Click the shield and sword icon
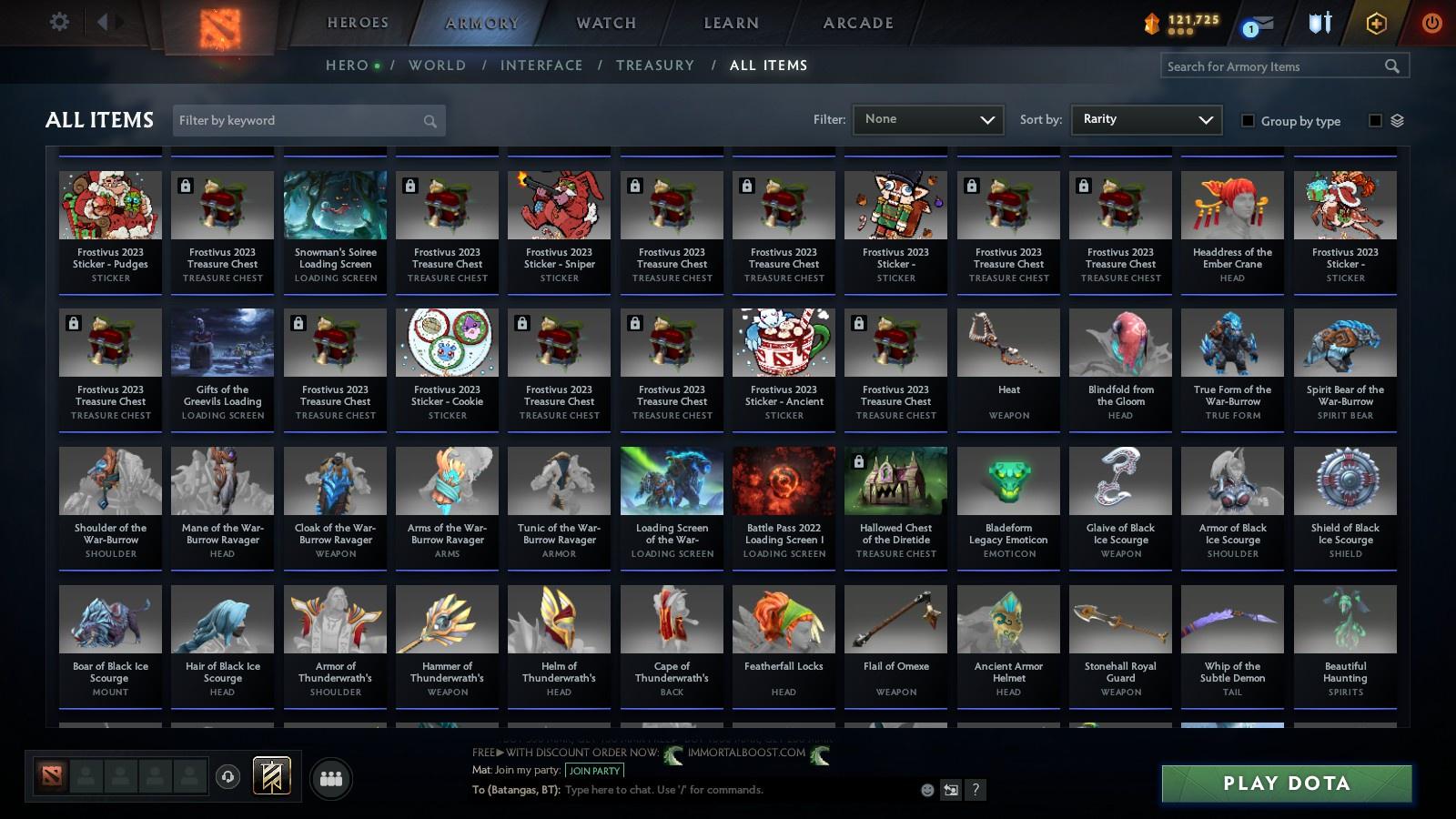The width and height of the screenshot is (1456, 819). click(1319, 23)
